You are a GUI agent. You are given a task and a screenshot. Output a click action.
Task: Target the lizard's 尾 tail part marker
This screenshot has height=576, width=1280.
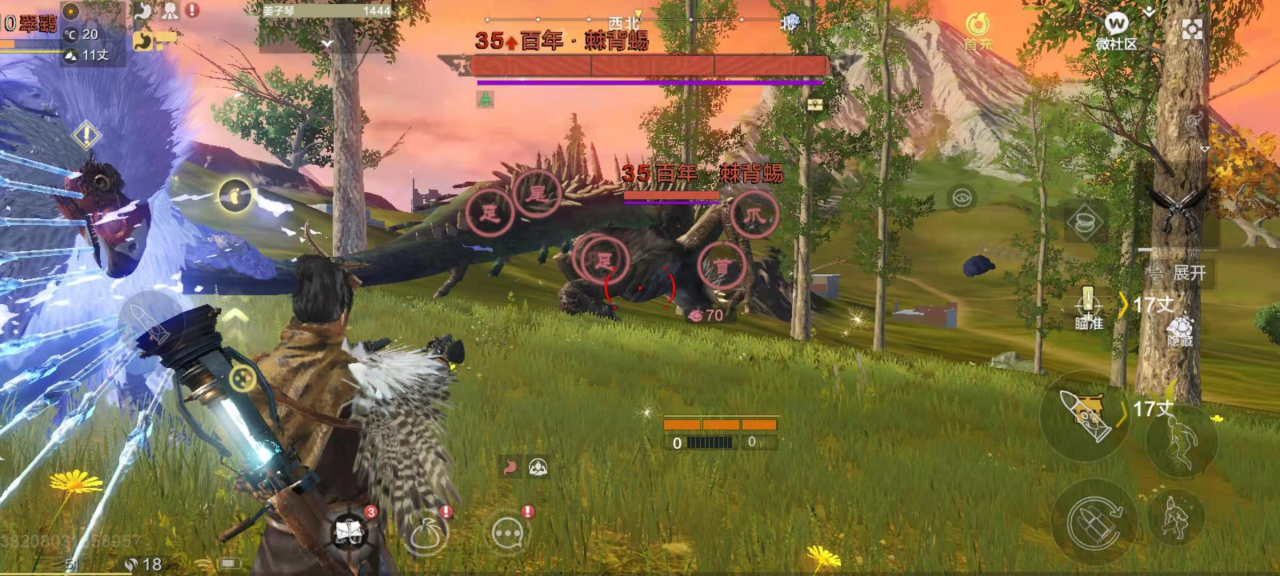537,192
